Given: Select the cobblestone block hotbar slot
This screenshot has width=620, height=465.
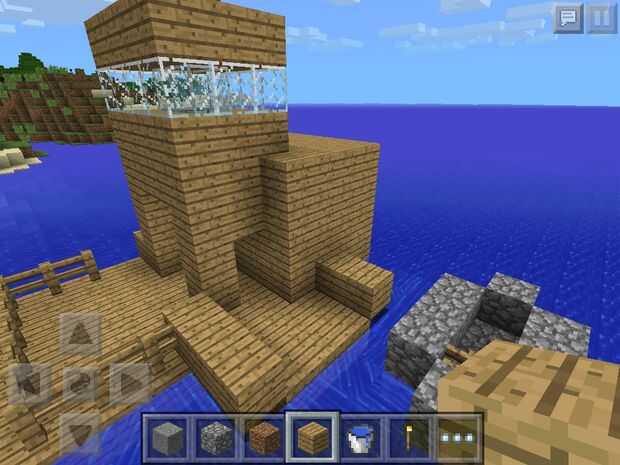Looking at the screenshot, I should (x=215, y=437).
